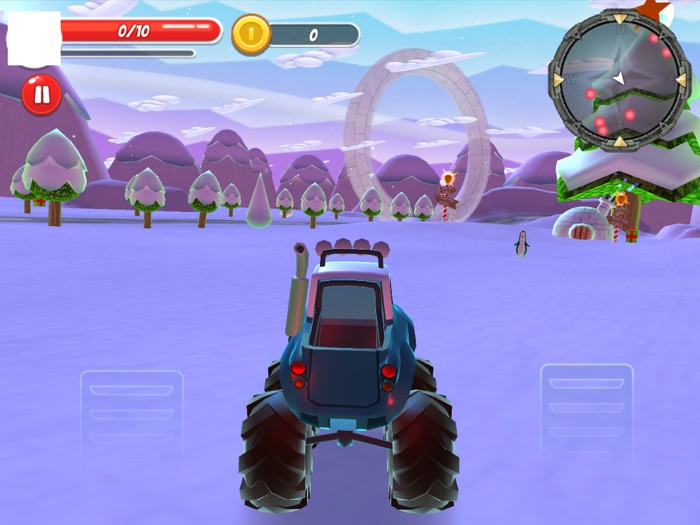Tap the circular minimap radar

click(x=619, y=79)
